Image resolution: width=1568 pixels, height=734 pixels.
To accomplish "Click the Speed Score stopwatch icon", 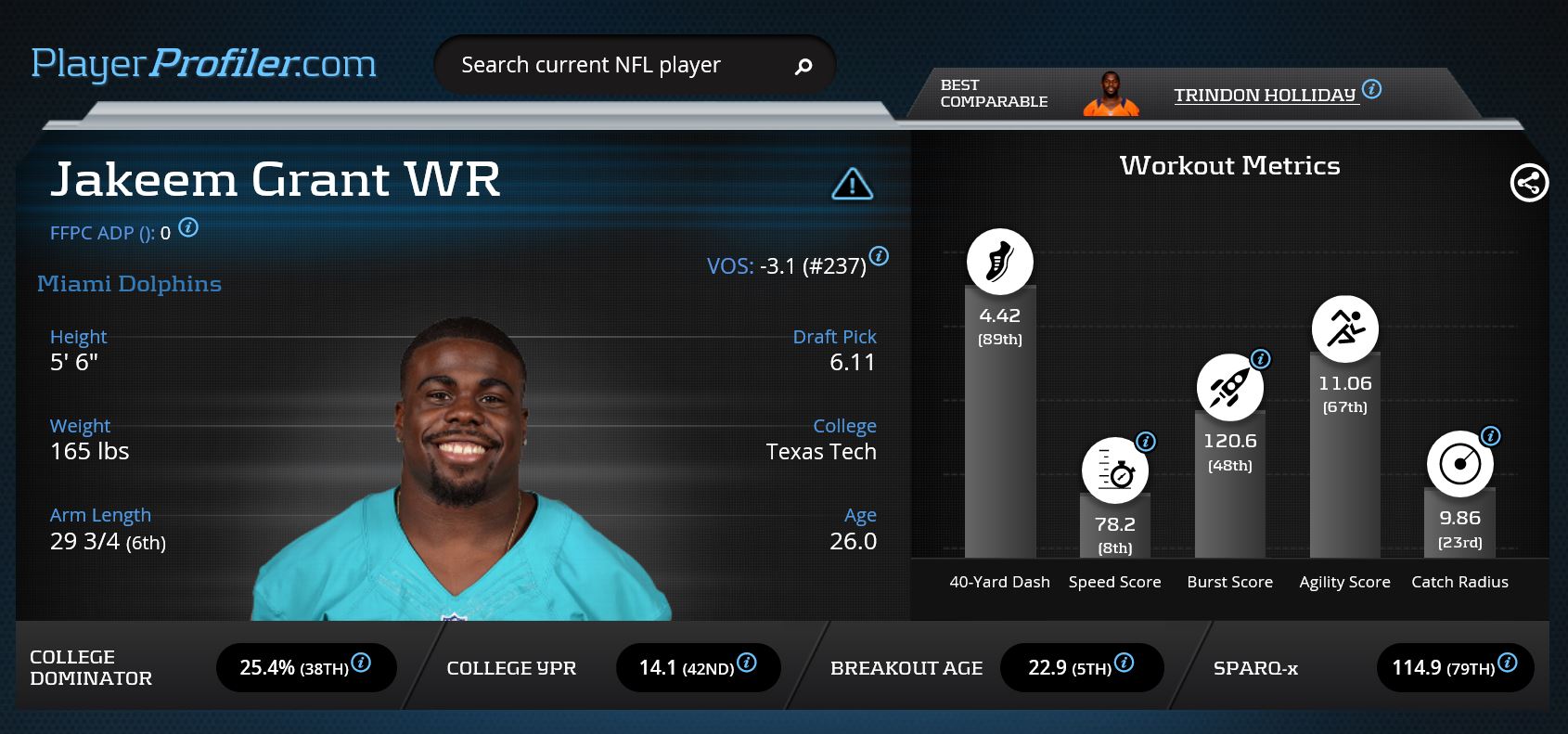I will (1114, 470).
